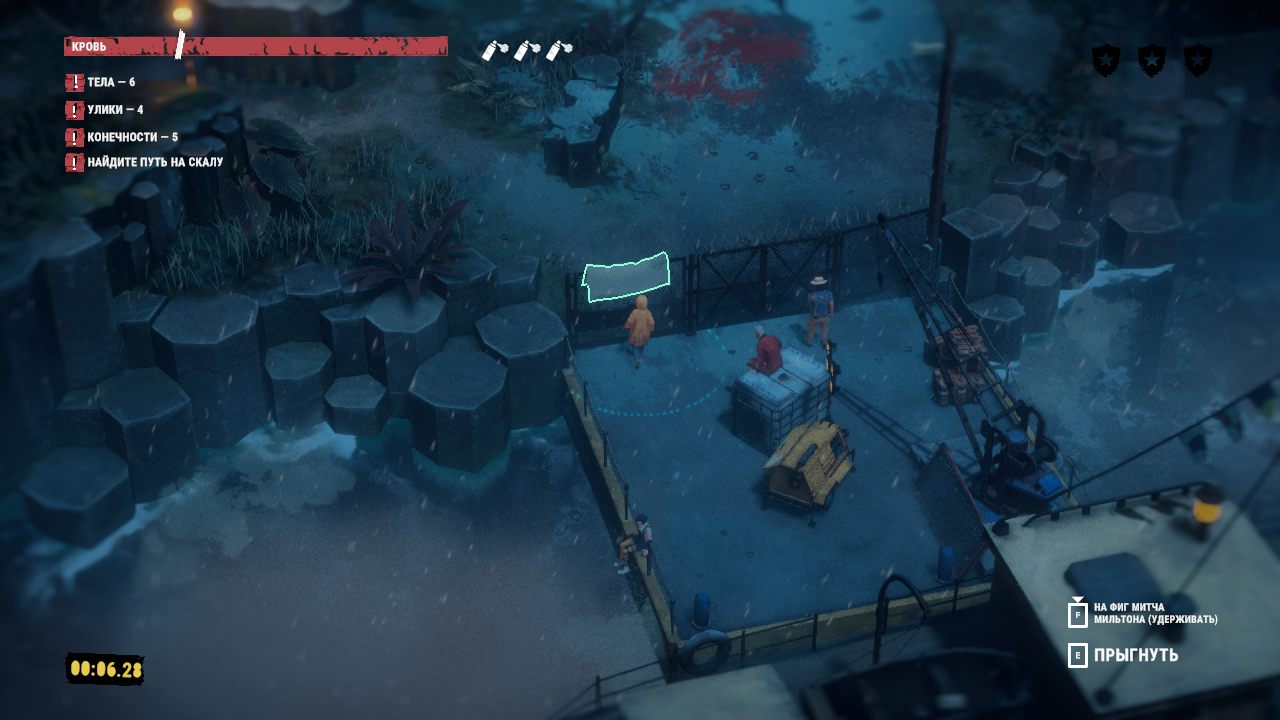Choose the "Конечности — 5" objective
This screenshot has height=720, width=1280.
tap(132, 137)
